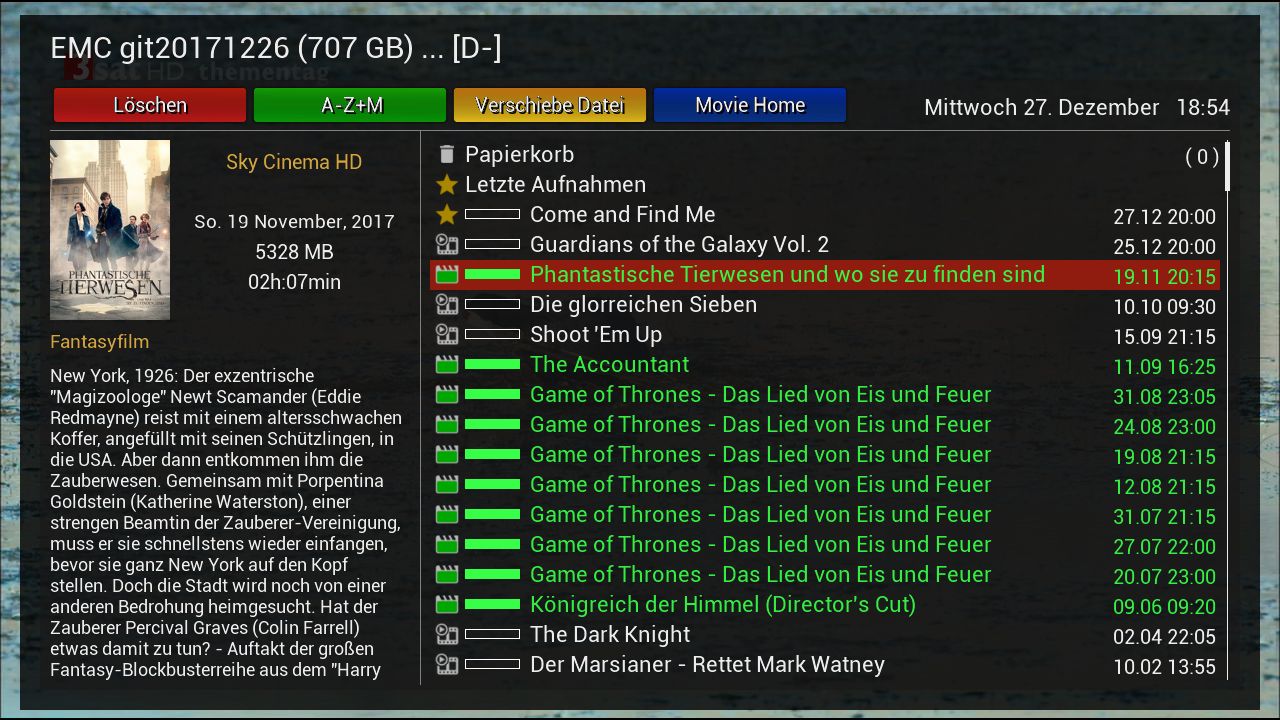The height and width of the screenshot is (720, 1280).
Task: Pick the Shoot 'Em Up recording
Action: pos(596,335)
